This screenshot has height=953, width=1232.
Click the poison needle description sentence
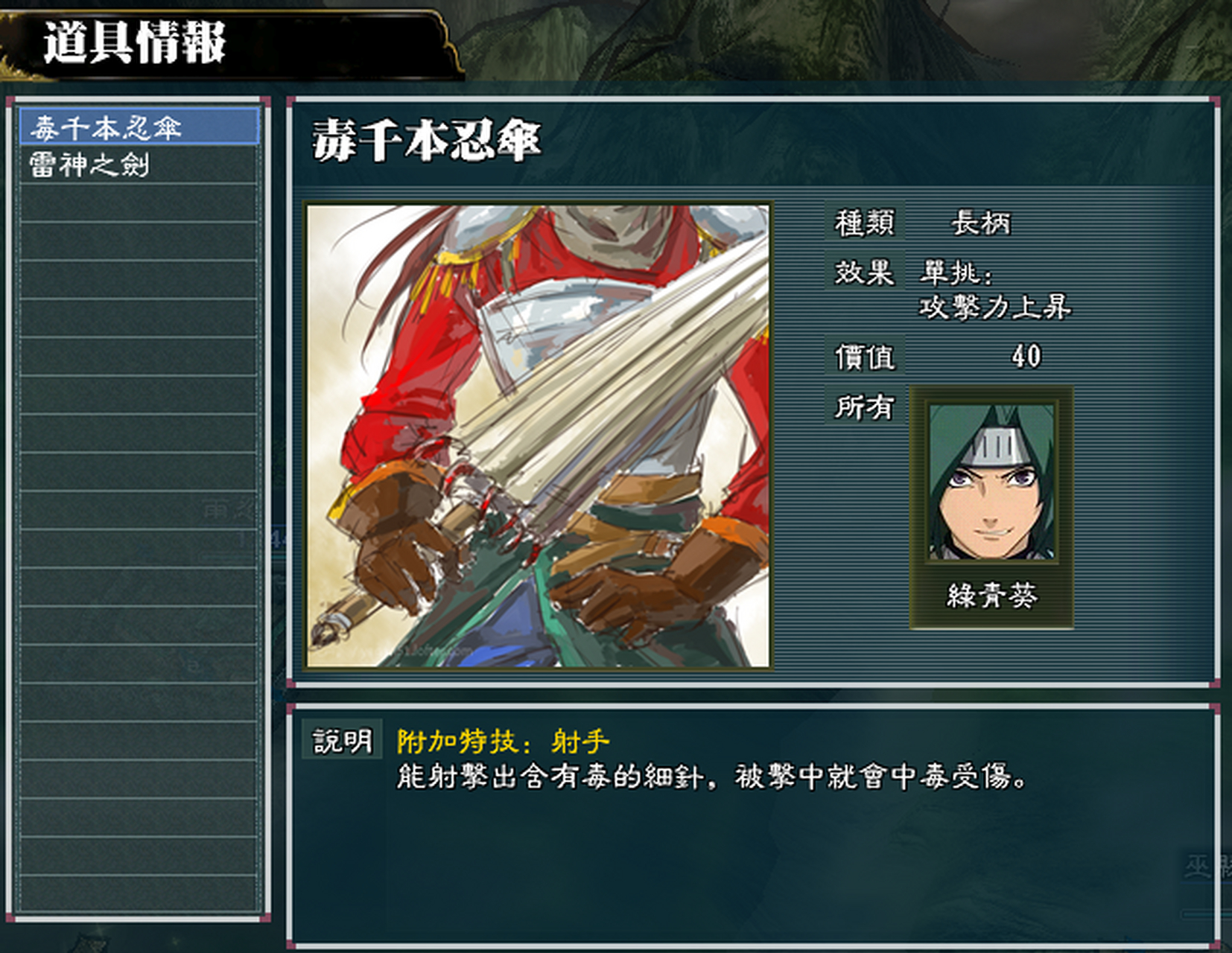(715, 777)
